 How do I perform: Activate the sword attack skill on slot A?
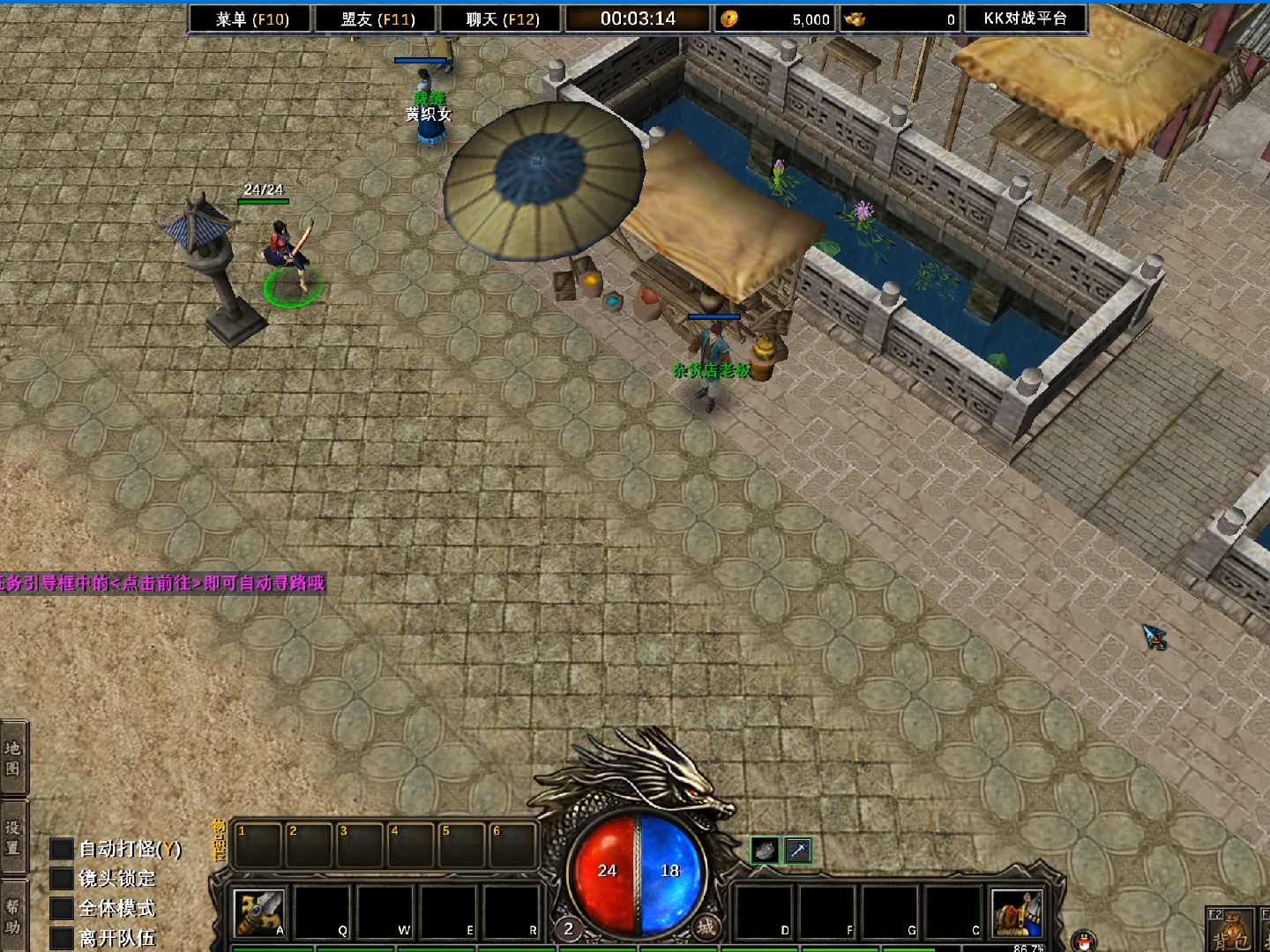(x=258, y=912)
